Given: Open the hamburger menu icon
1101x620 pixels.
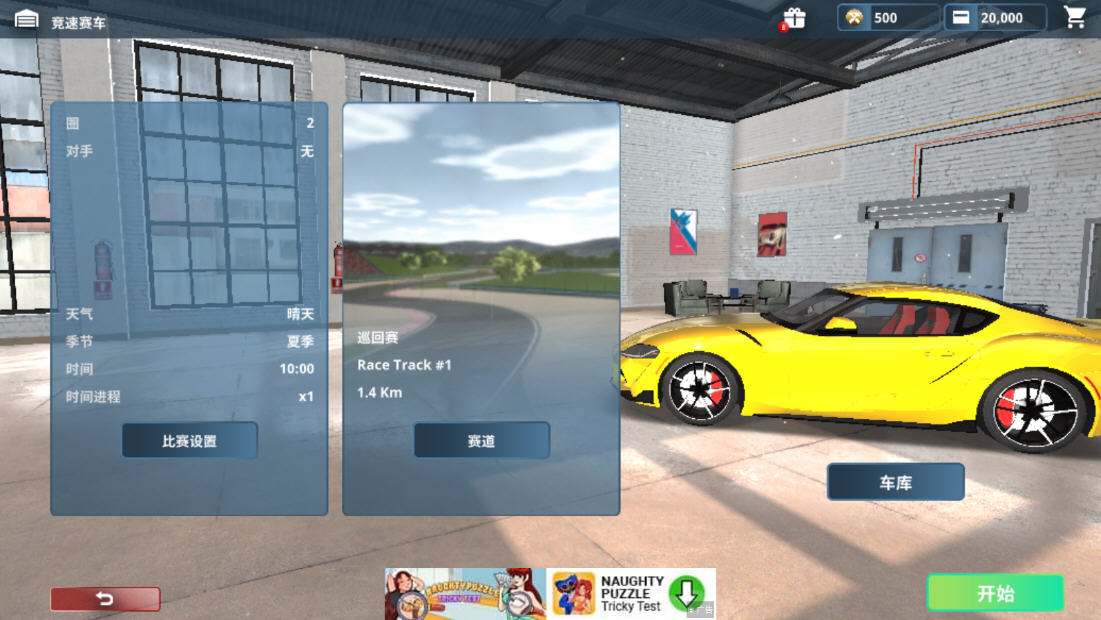Looking at the screenshot, I should [26, 20].
